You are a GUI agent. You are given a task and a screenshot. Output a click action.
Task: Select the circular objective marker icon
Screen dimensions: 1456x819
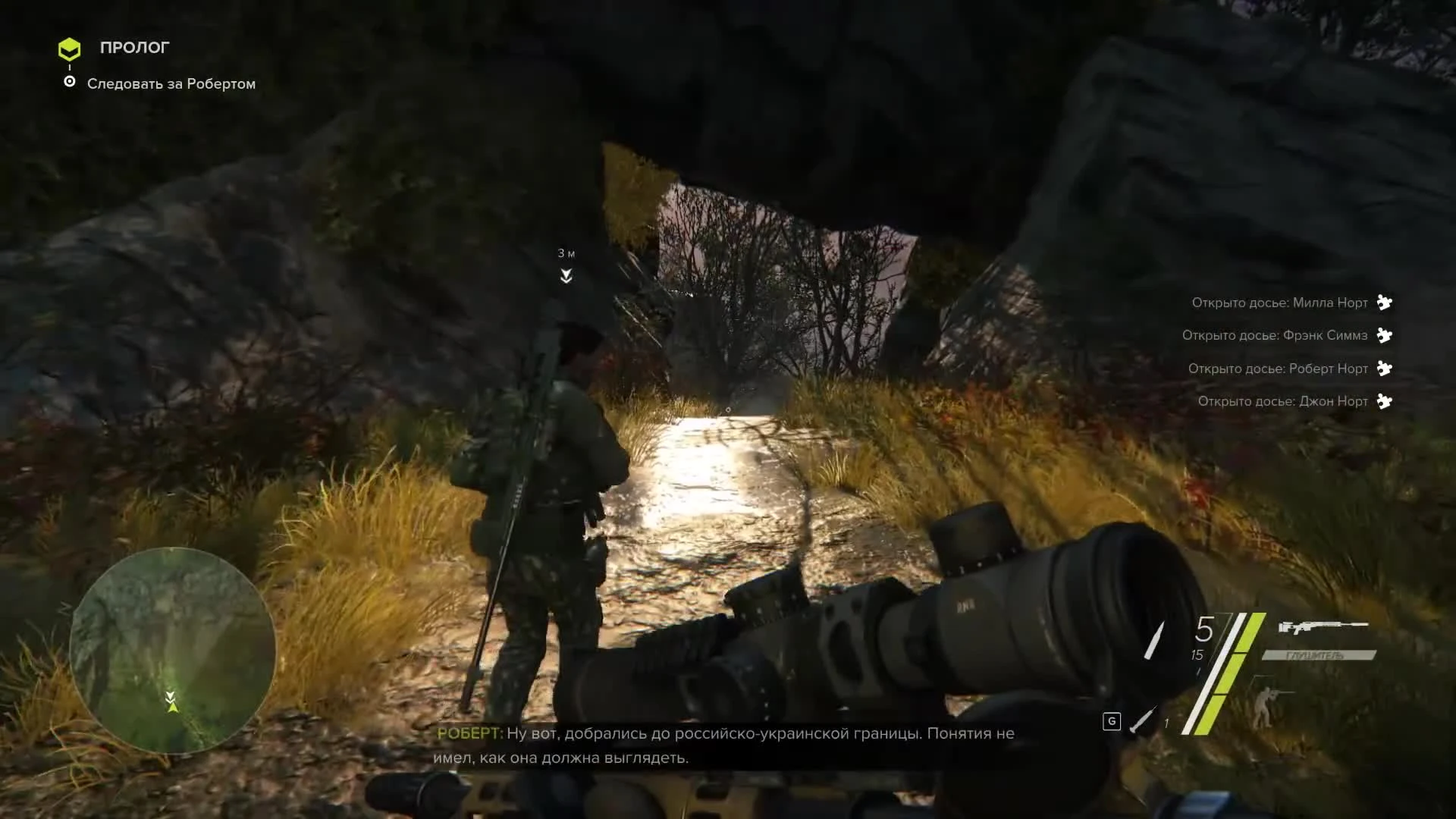click(69, 83)
